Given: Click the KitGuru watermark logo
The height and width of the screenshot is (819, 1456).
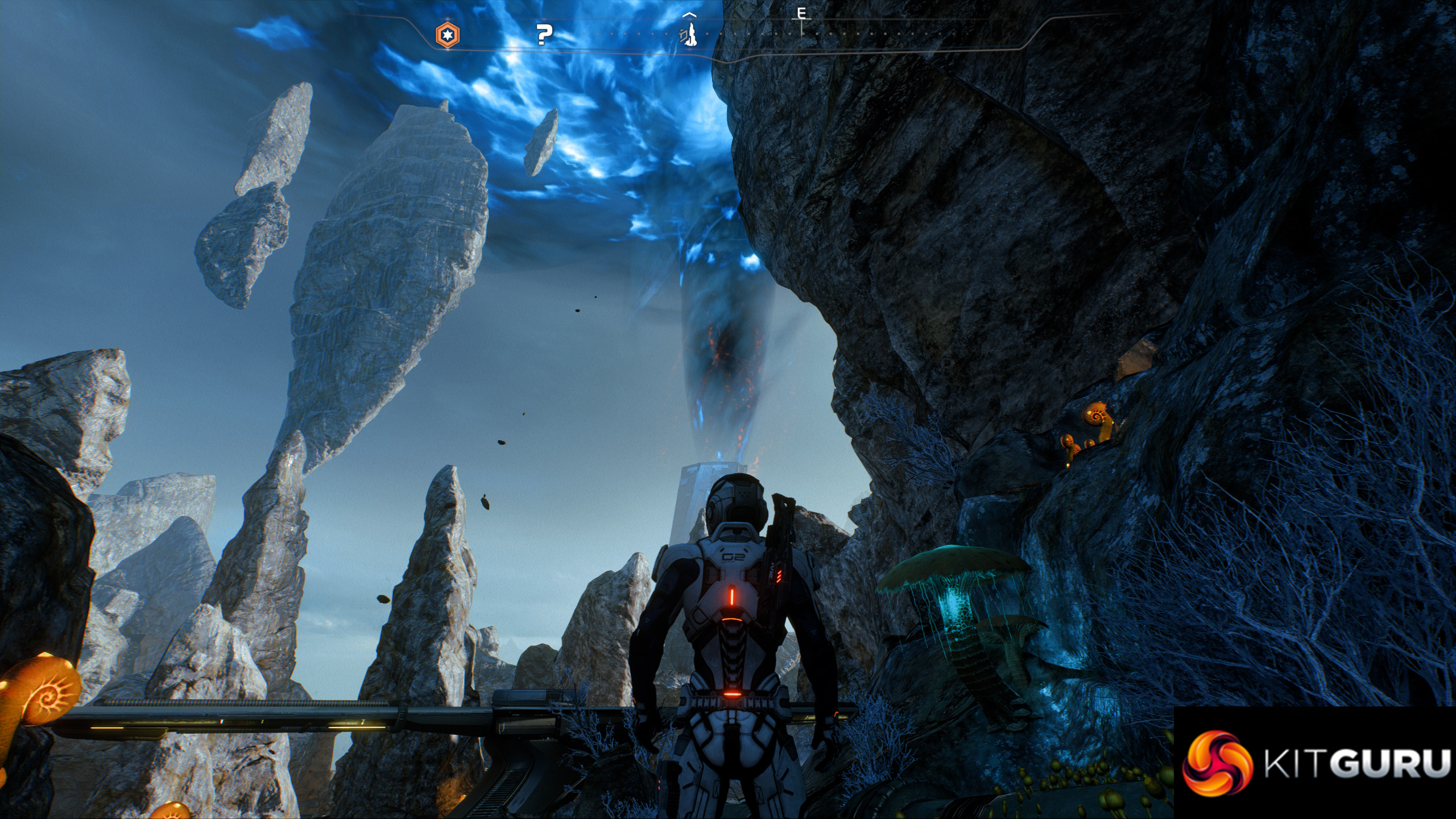Looking at the screenshot, I should pyautogui.click(x=1315, y=763).
